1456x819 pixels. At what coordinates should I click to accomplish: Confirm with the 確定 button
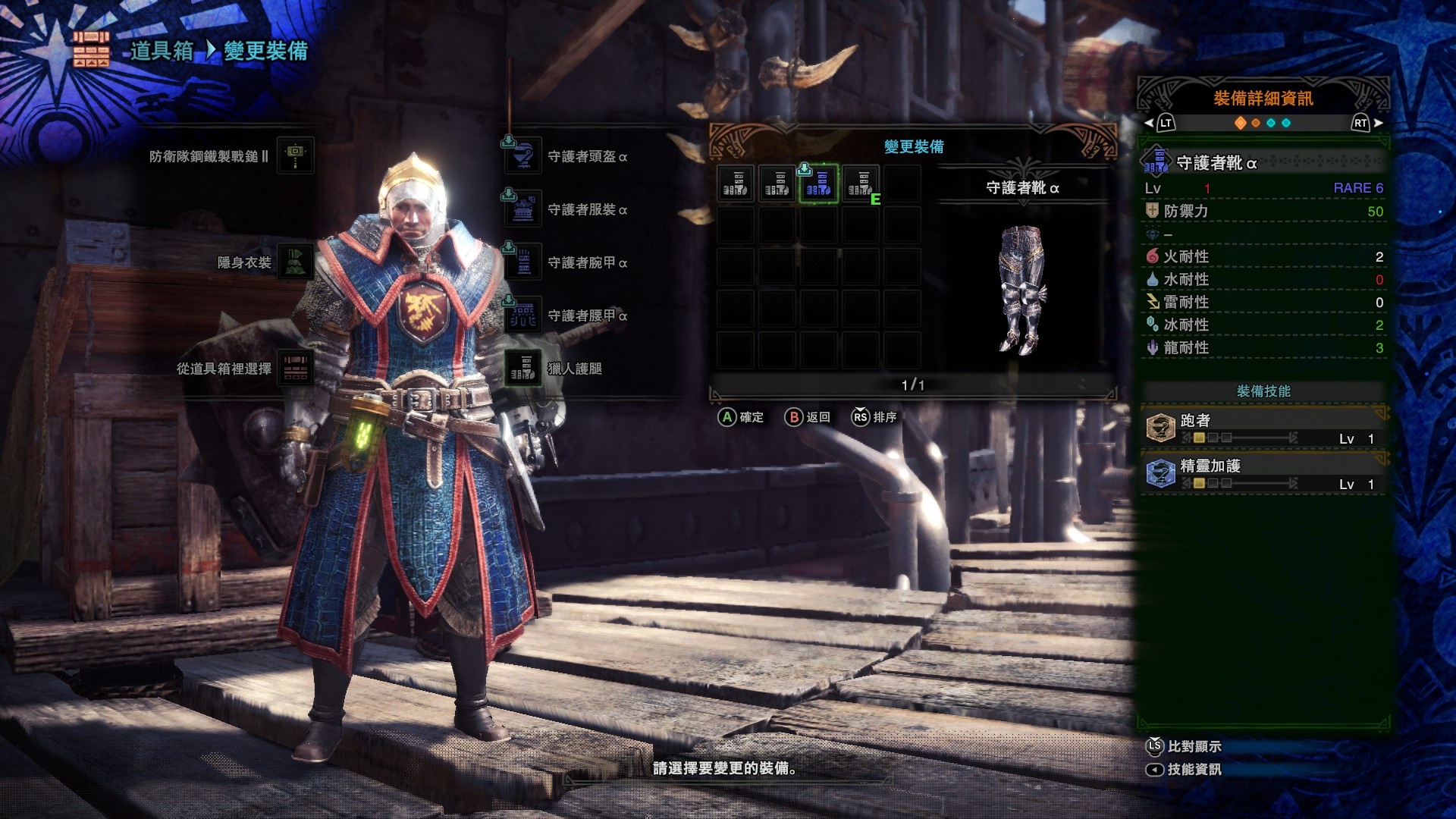pyautogui.click(x=741, y=417)
